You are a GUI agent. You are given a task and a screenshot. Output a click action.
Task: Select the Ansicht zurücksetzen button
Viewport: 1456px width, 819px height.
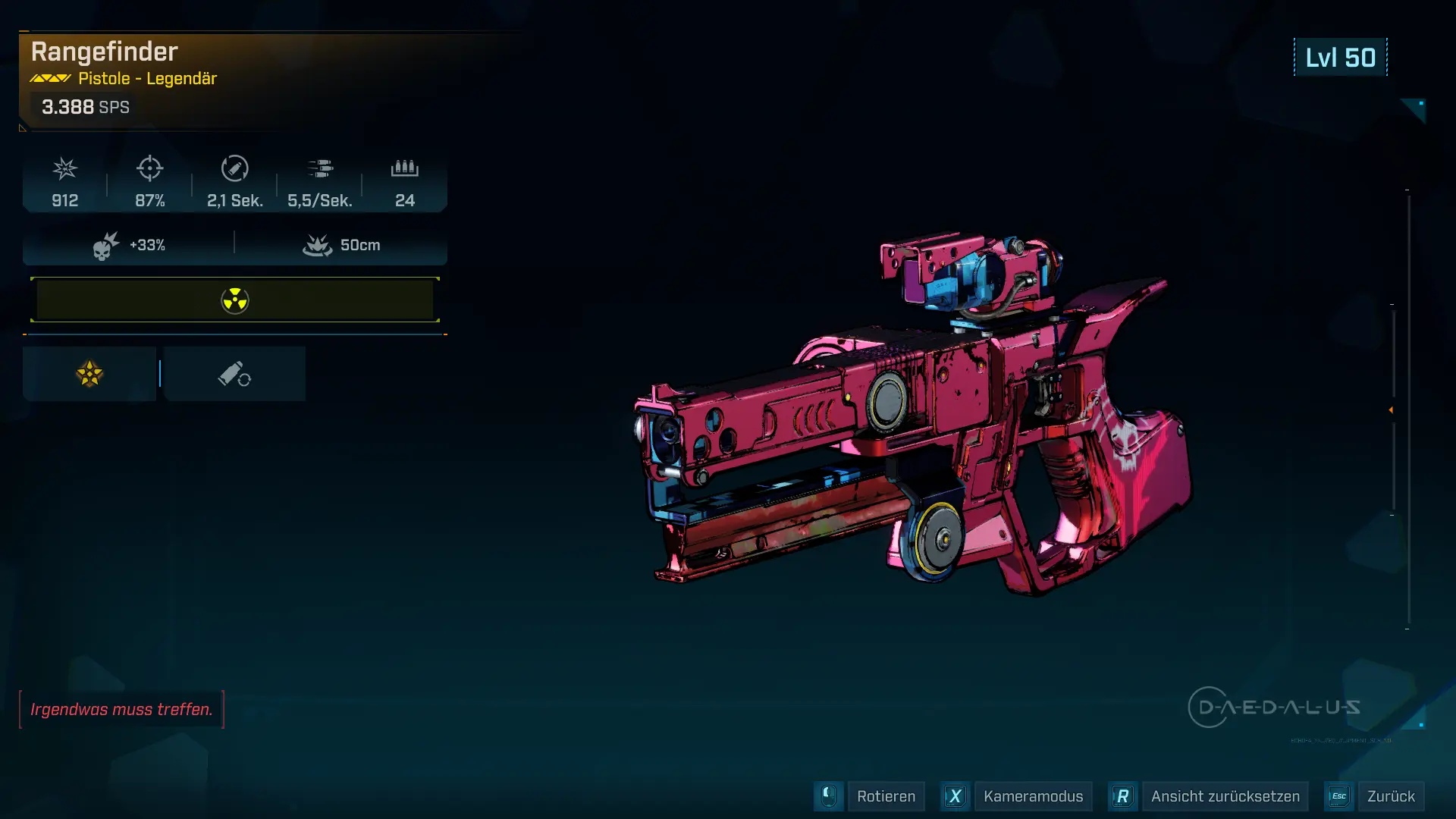coord(1224,796)
